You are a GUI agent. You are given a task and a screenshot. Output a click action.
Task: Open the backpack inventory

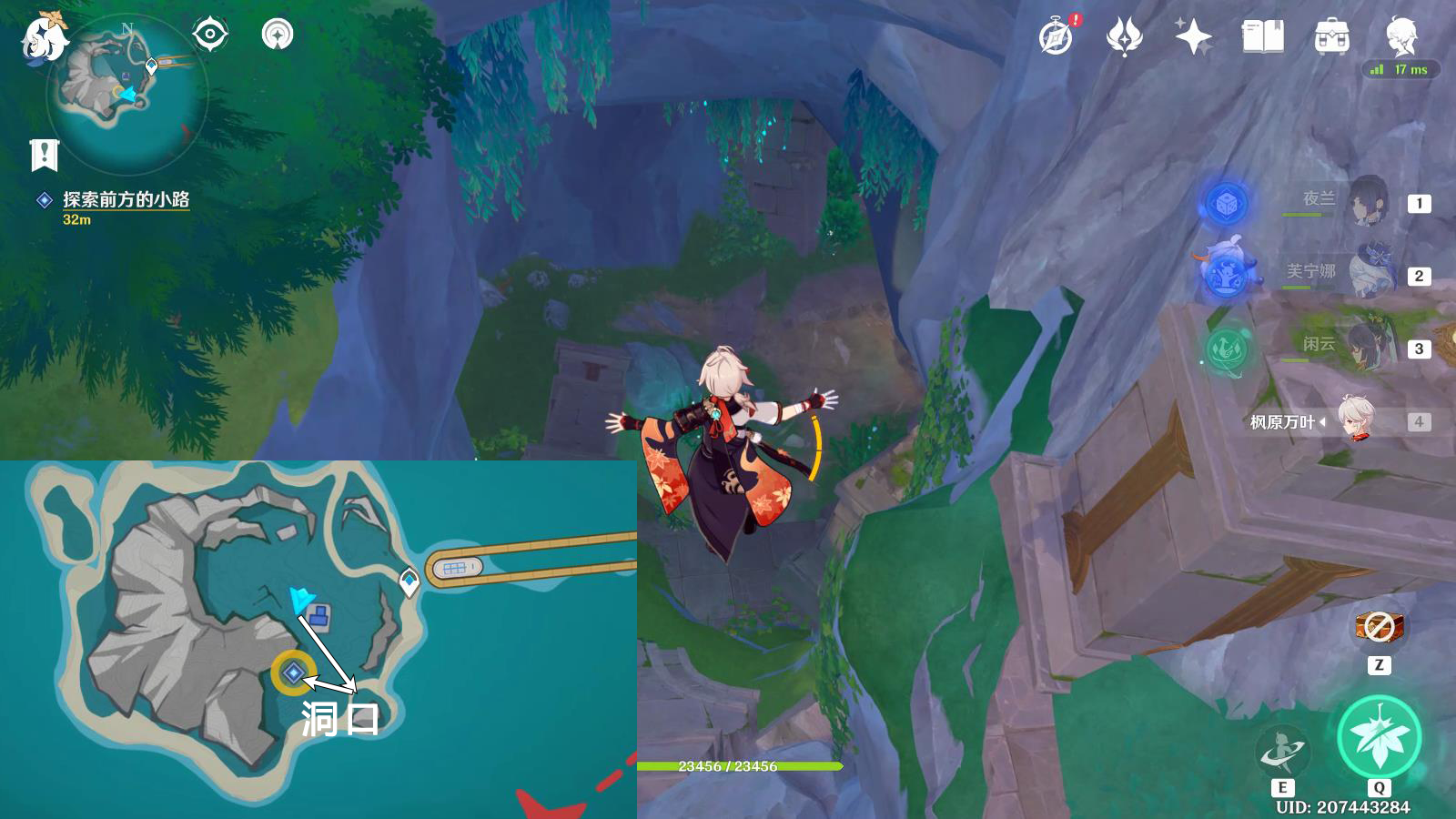[1331, 36]
